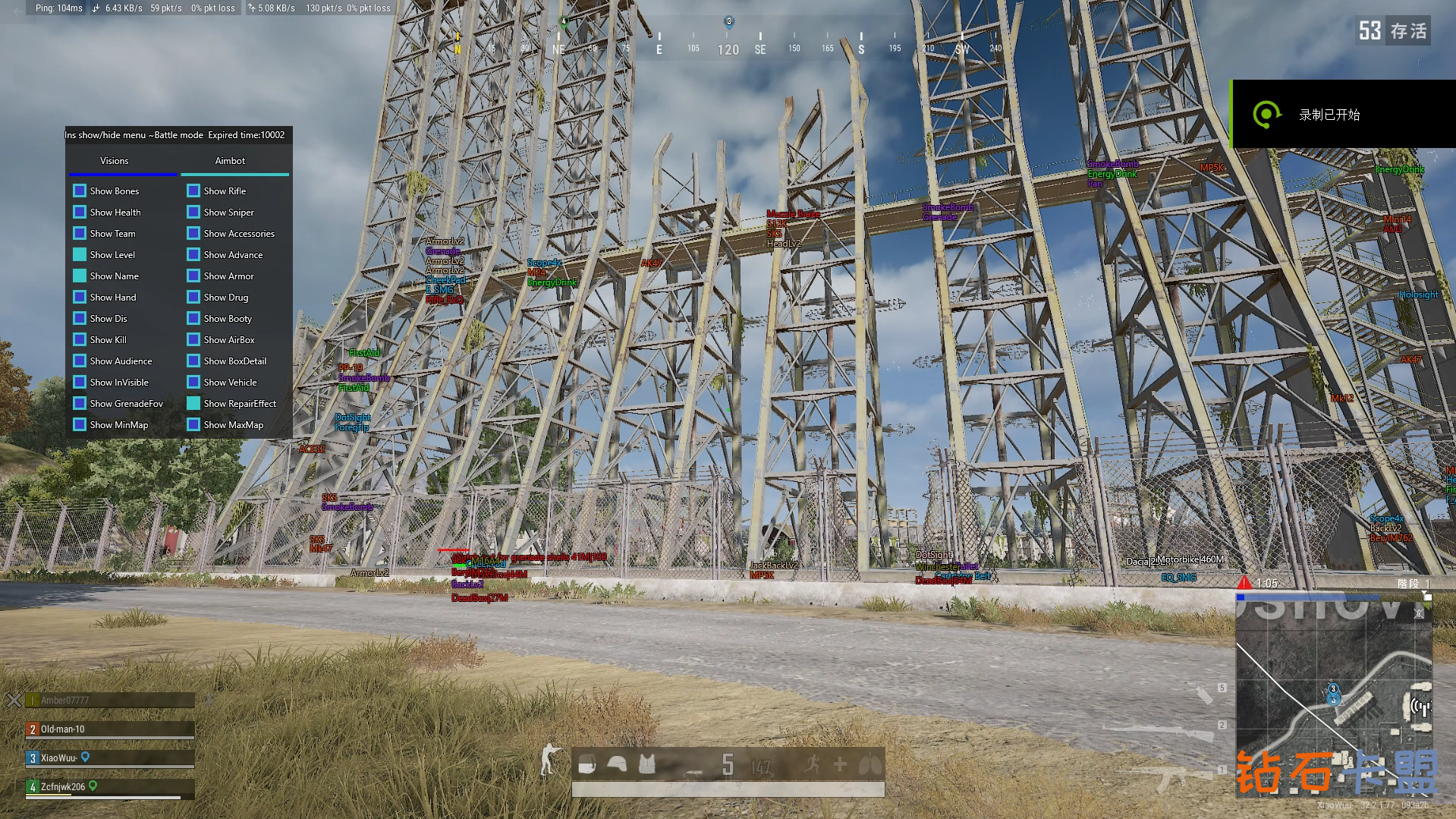The image size is (1456, 819).
Task: Click the minimap in the corner
Action: coord(1334,695)
